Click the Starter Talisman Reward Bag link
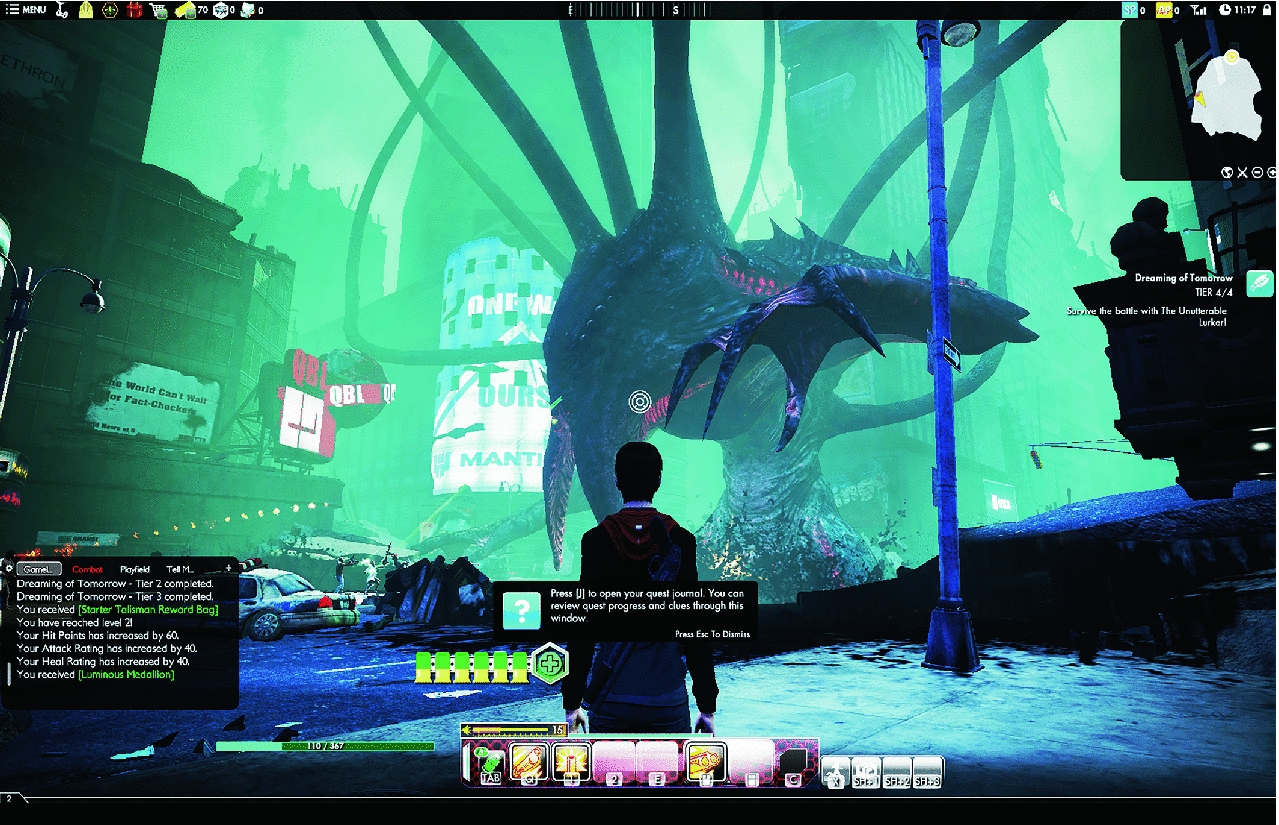The image size is (1279, 825). [x=146, y=609]
